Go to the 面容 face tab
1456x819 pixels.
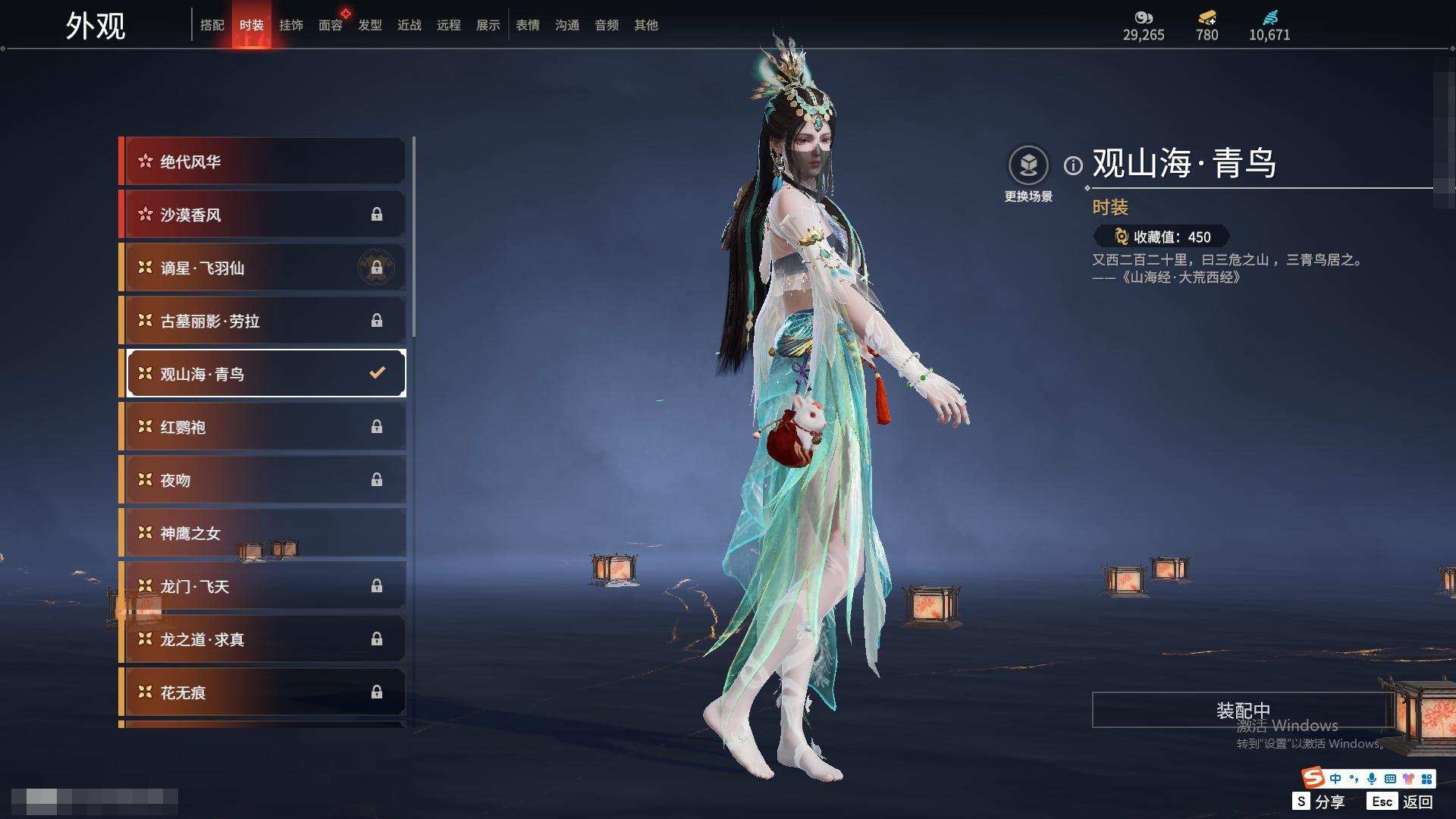pyautogui.click(x=330, y=25)
